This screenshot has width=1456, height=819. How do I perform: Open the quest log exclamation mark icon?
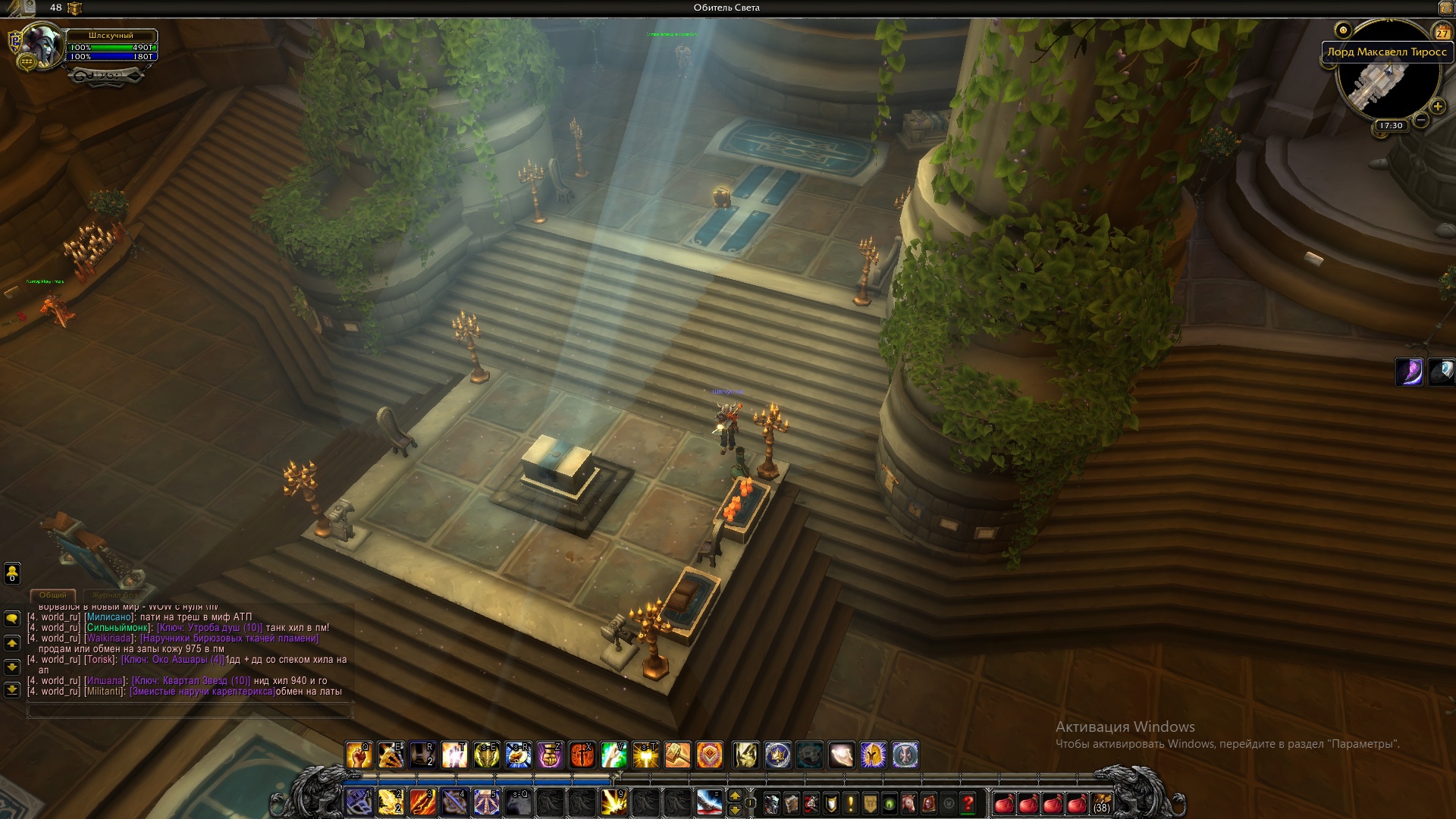click(x=851, y=803)
